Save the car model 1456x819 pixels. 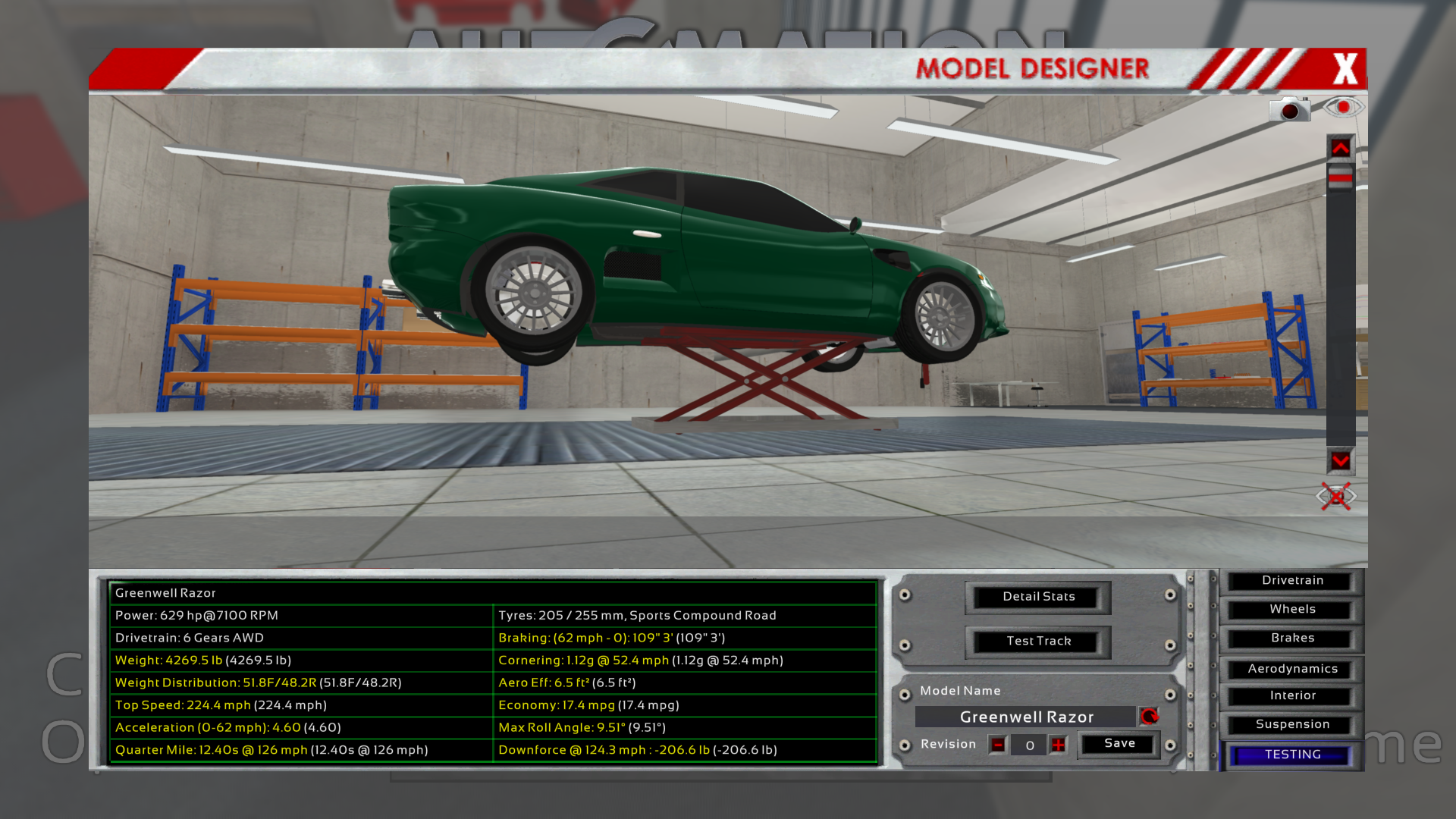[1119, 744]
